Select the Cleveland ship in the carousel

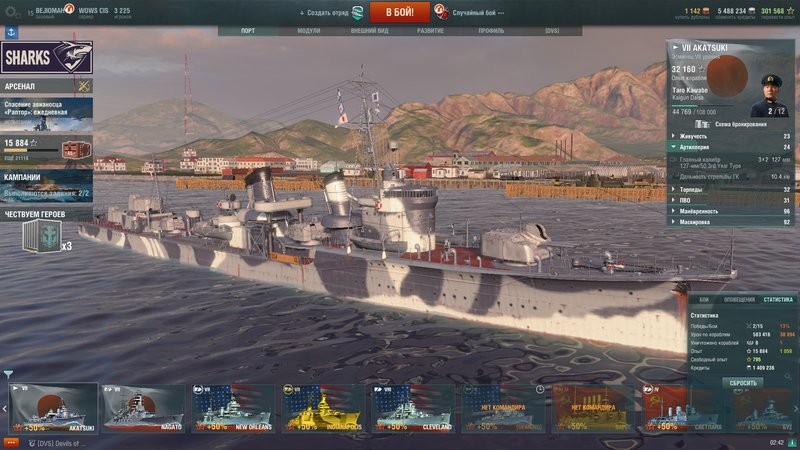click(x=413, y=408)
